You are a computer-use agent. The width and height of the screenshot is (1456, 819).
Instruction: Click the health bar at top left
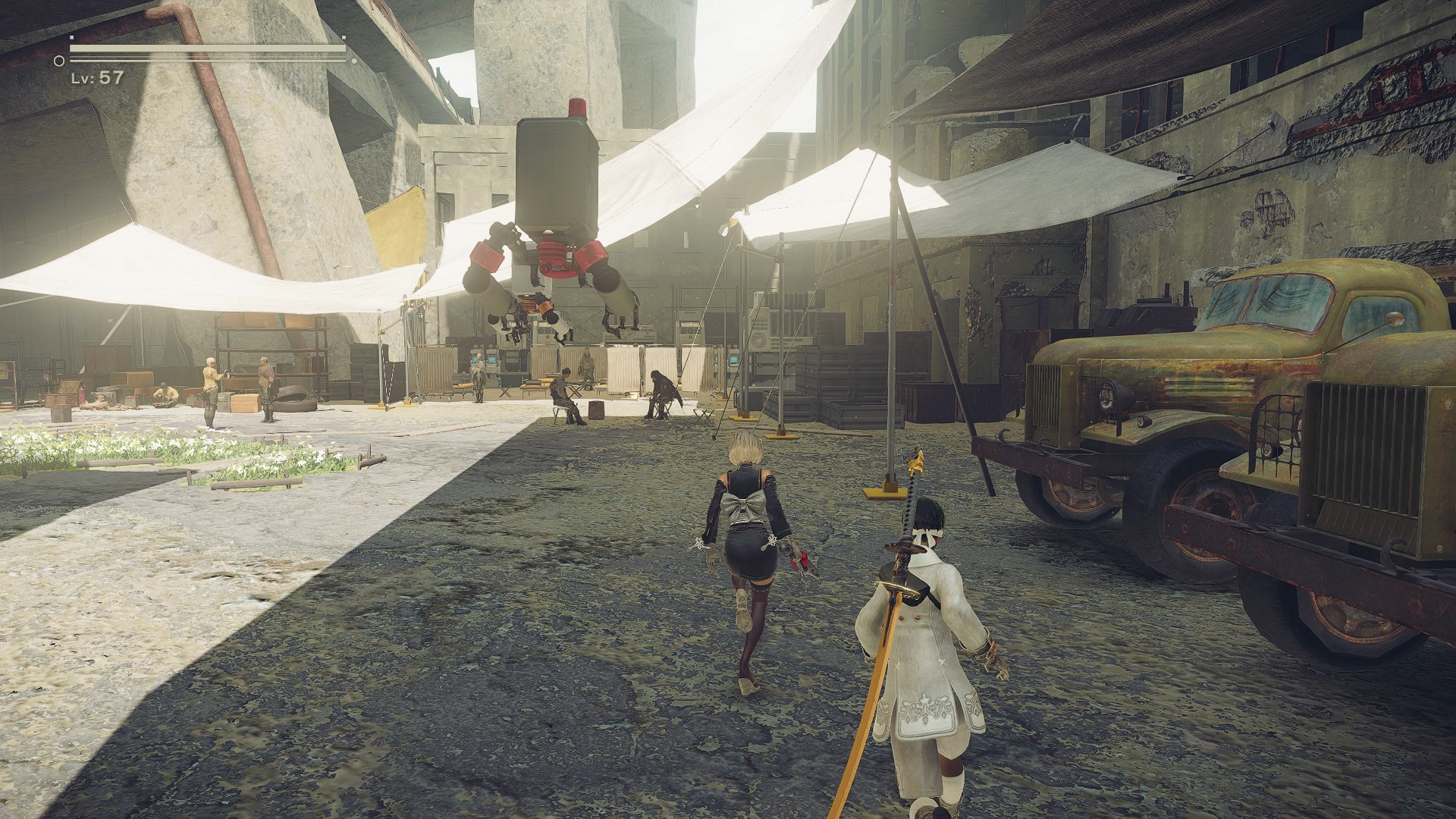pyautogui.click(x=205, y=48)
